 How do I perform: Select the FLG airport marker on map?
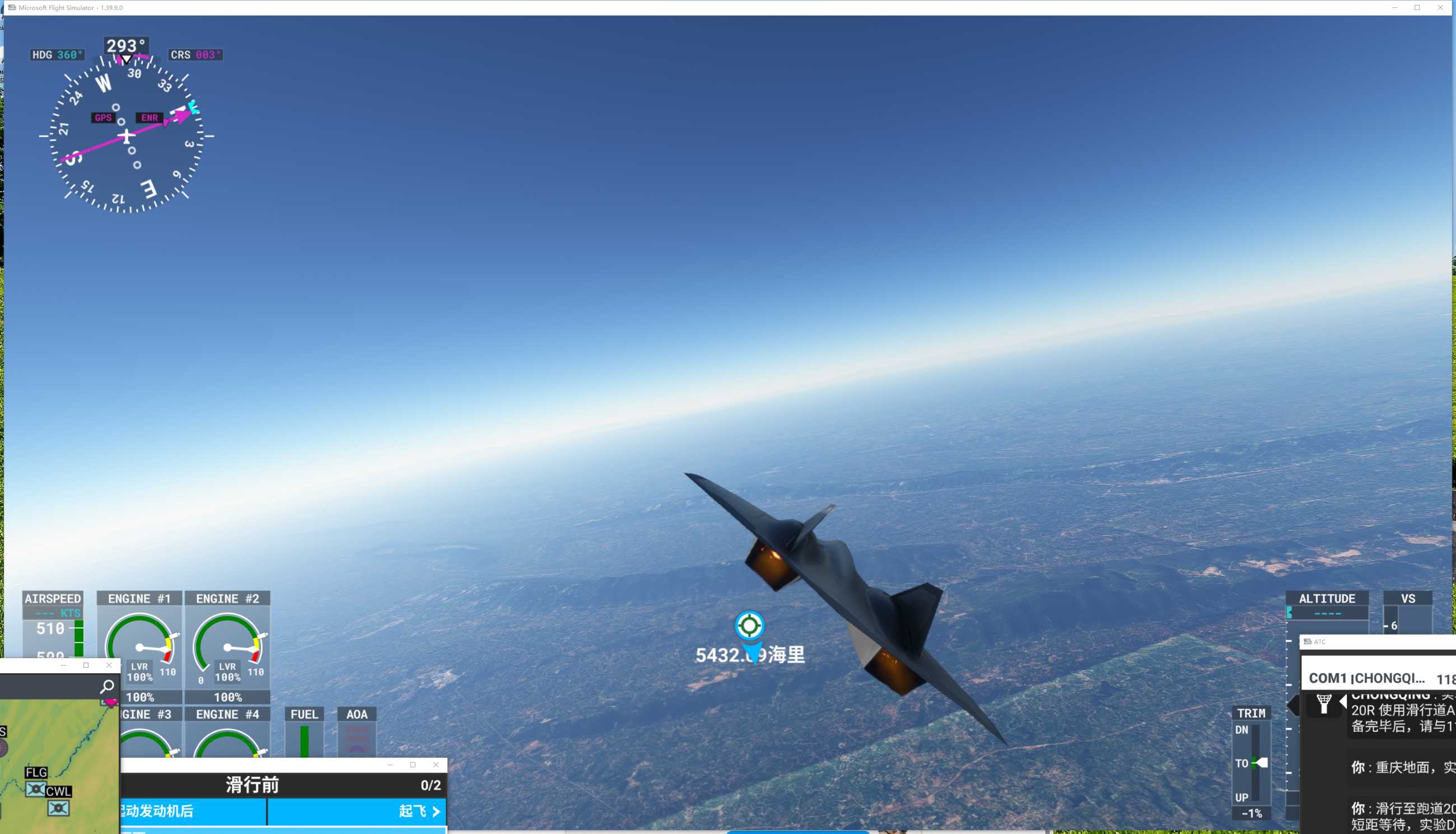(x=35, y=789)
